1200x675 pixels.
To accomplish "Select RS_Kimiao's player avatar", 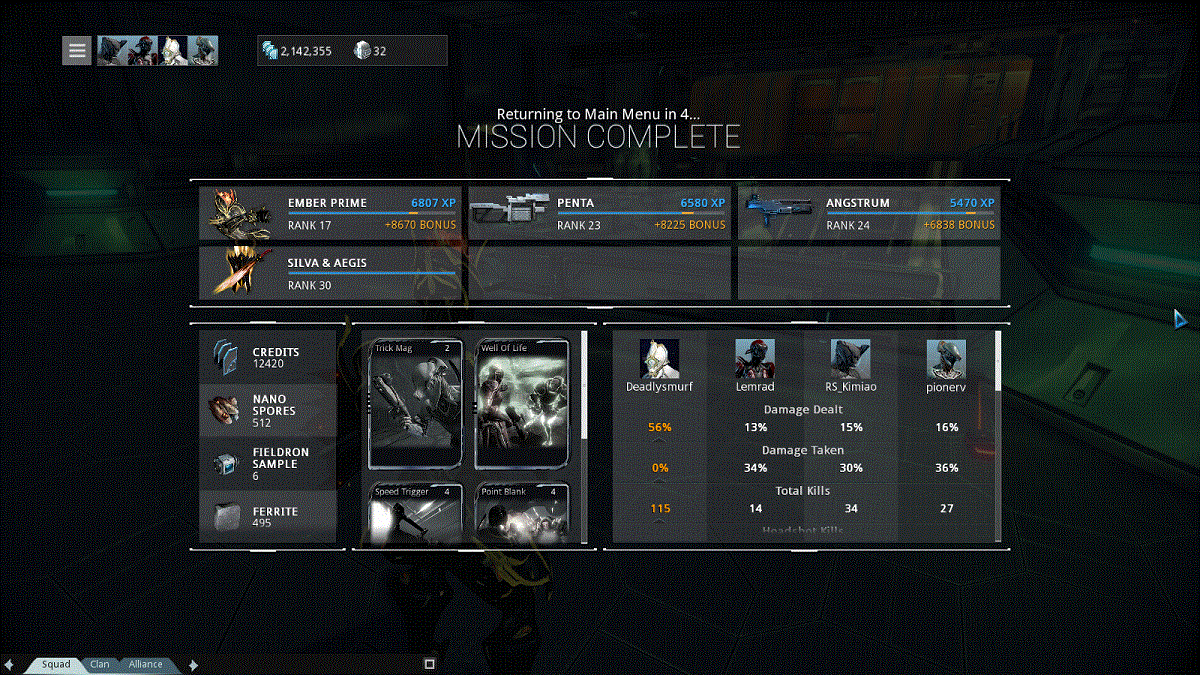I will tap(850, 359).
